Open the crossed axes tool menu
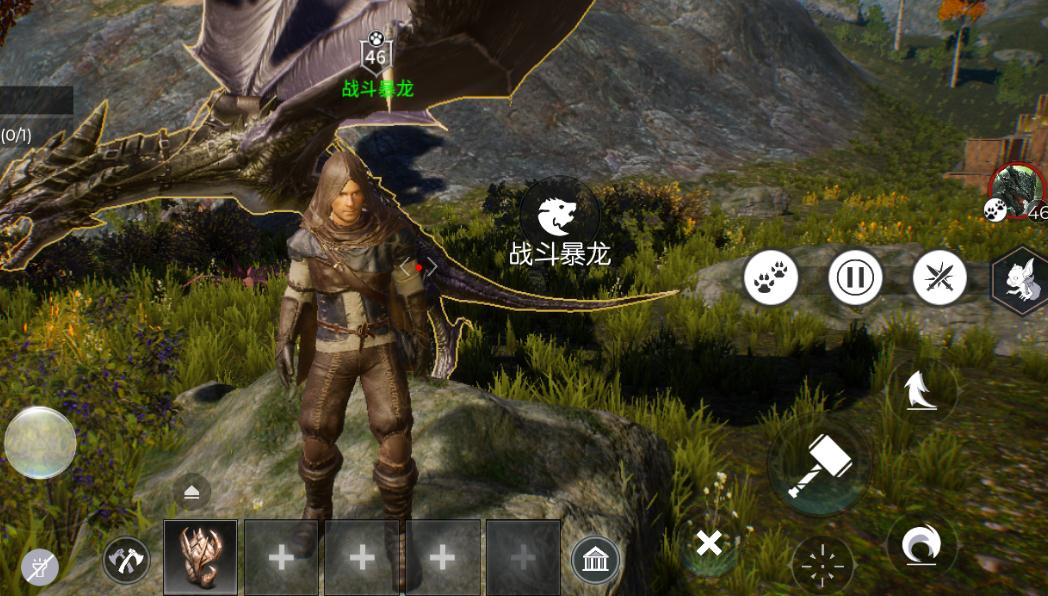1048x596 pixels. pos(126,560)
